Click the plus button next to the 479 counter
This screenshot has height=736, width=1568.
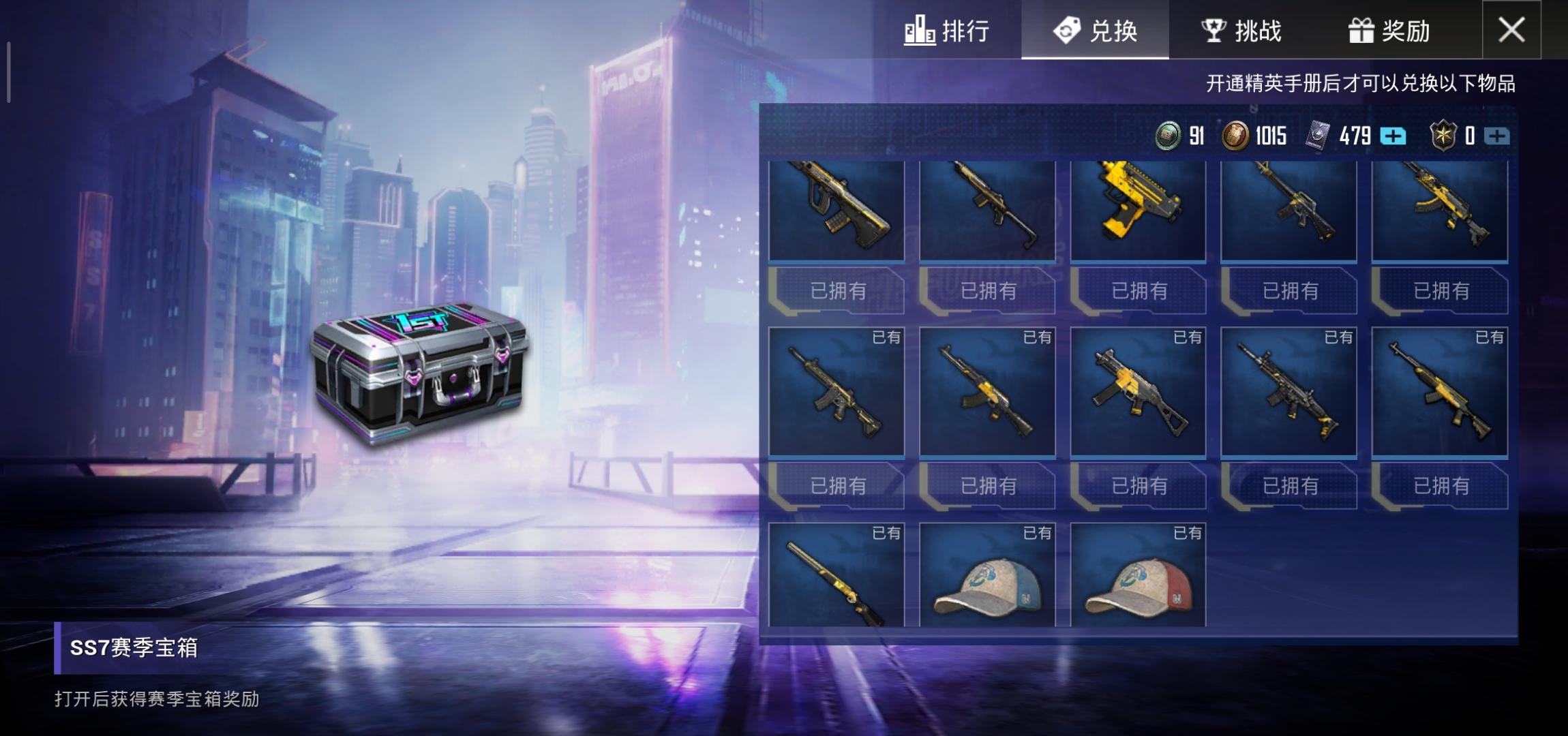point(1393,136)
